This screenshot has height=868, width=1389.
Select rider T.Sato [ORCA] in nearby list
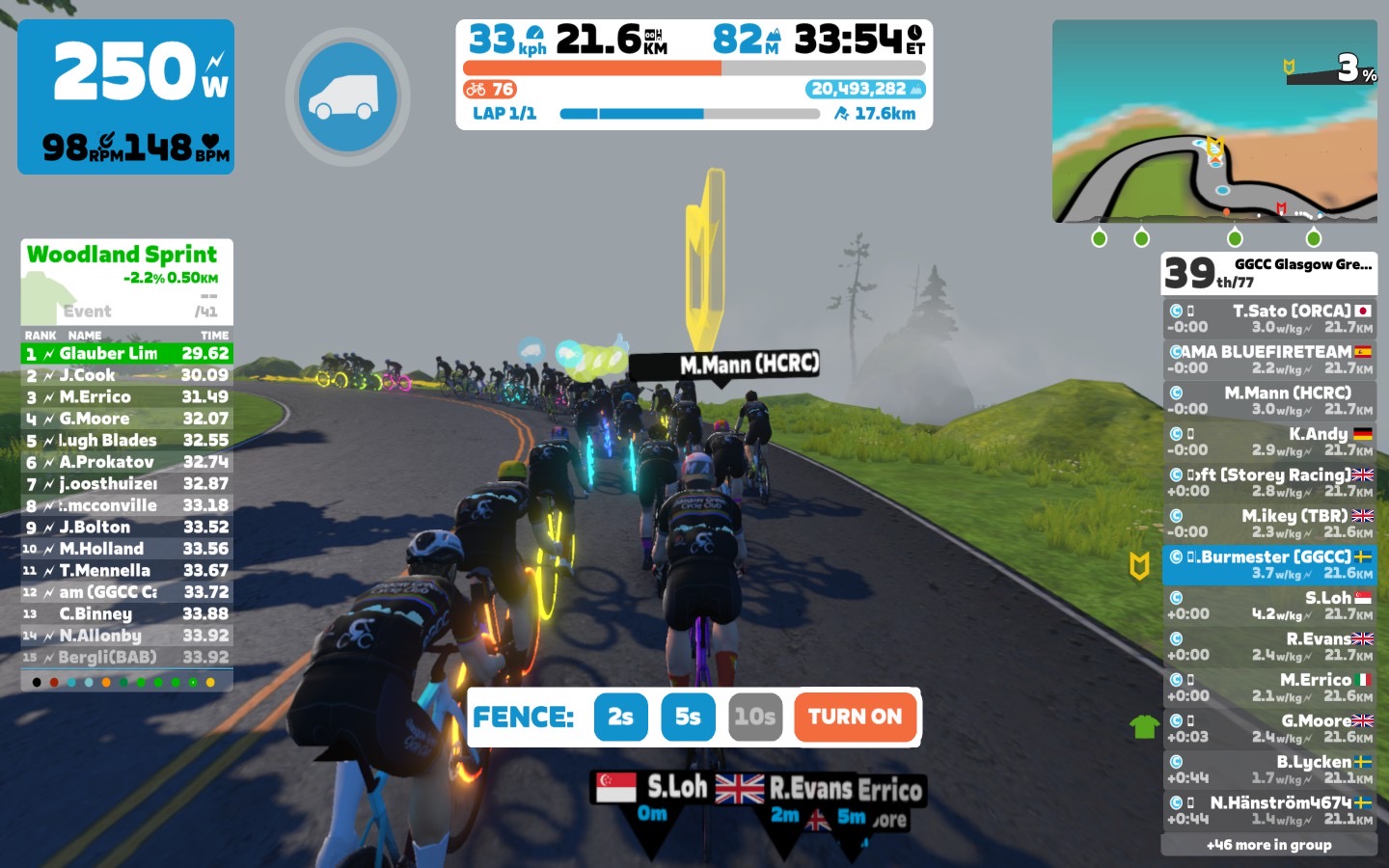coord(1268,318)
